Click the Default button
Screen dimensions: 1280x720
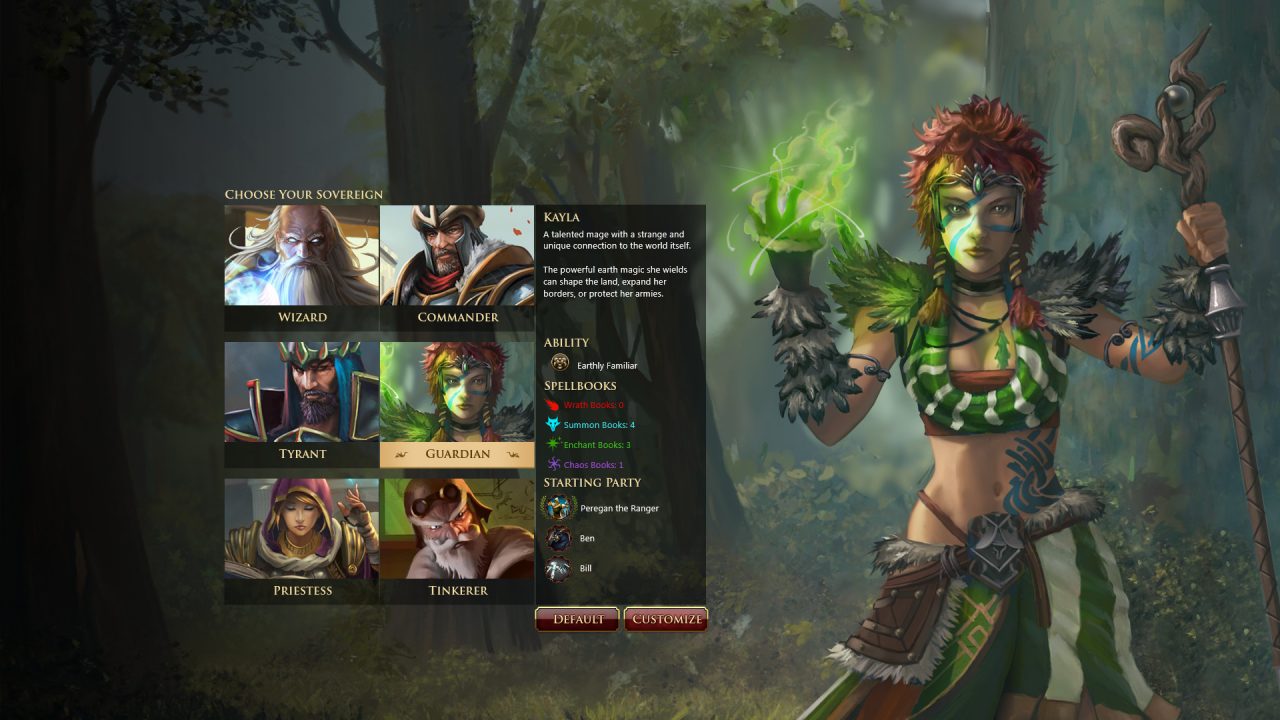click(577, 619)
